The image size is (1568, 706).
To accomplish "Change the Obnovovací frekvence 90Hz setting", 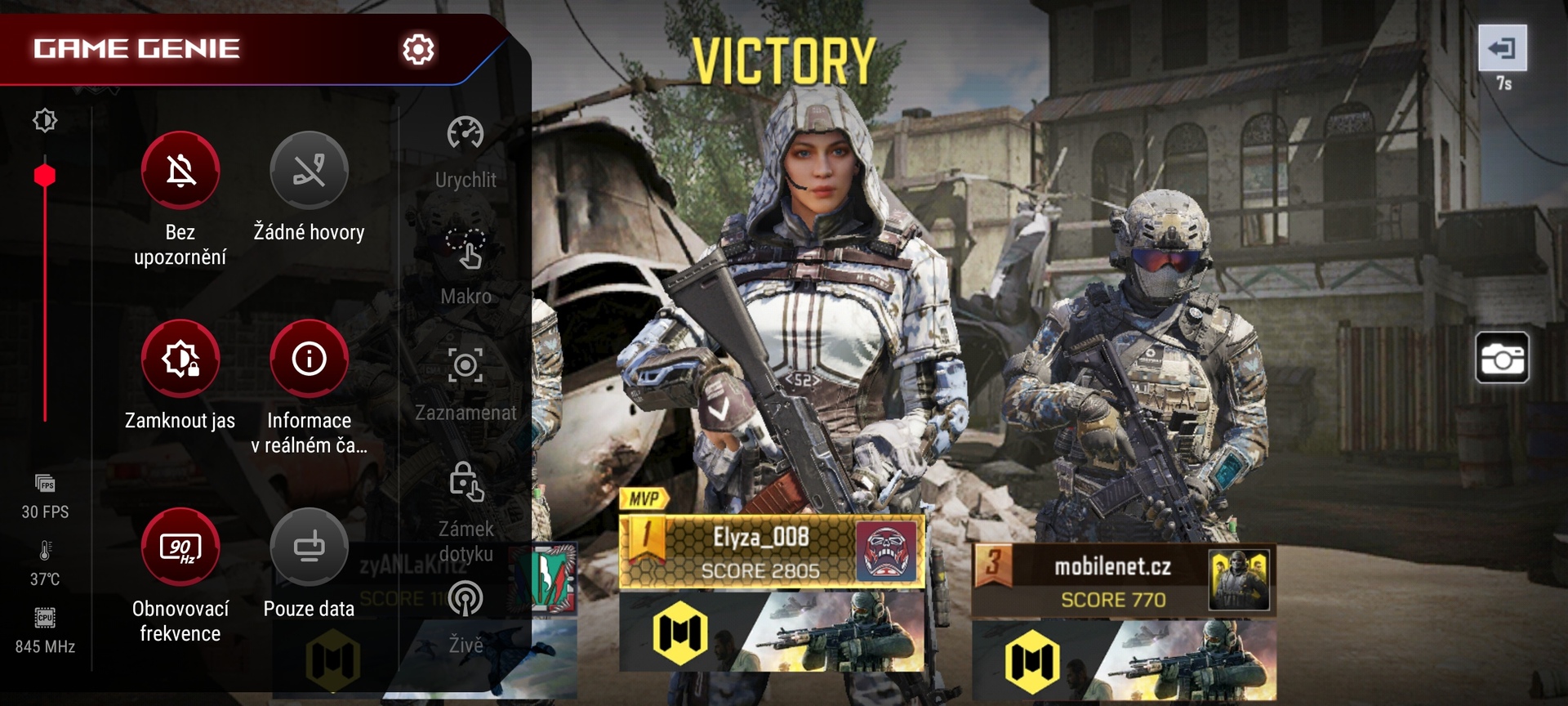I will [x=180, y=547].
